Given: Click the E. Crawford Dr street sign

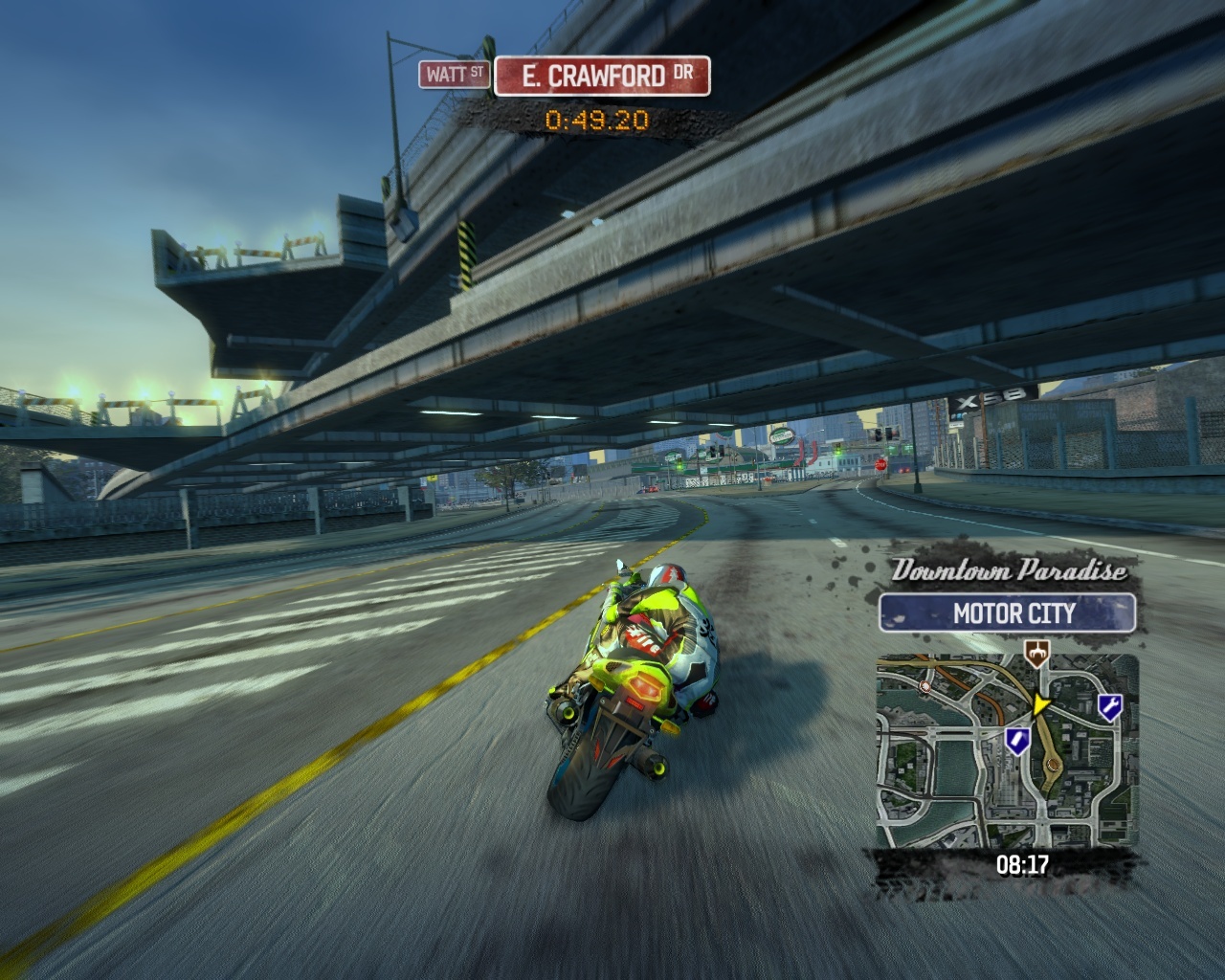Looking at the screenshot, I should pos(602,76).
